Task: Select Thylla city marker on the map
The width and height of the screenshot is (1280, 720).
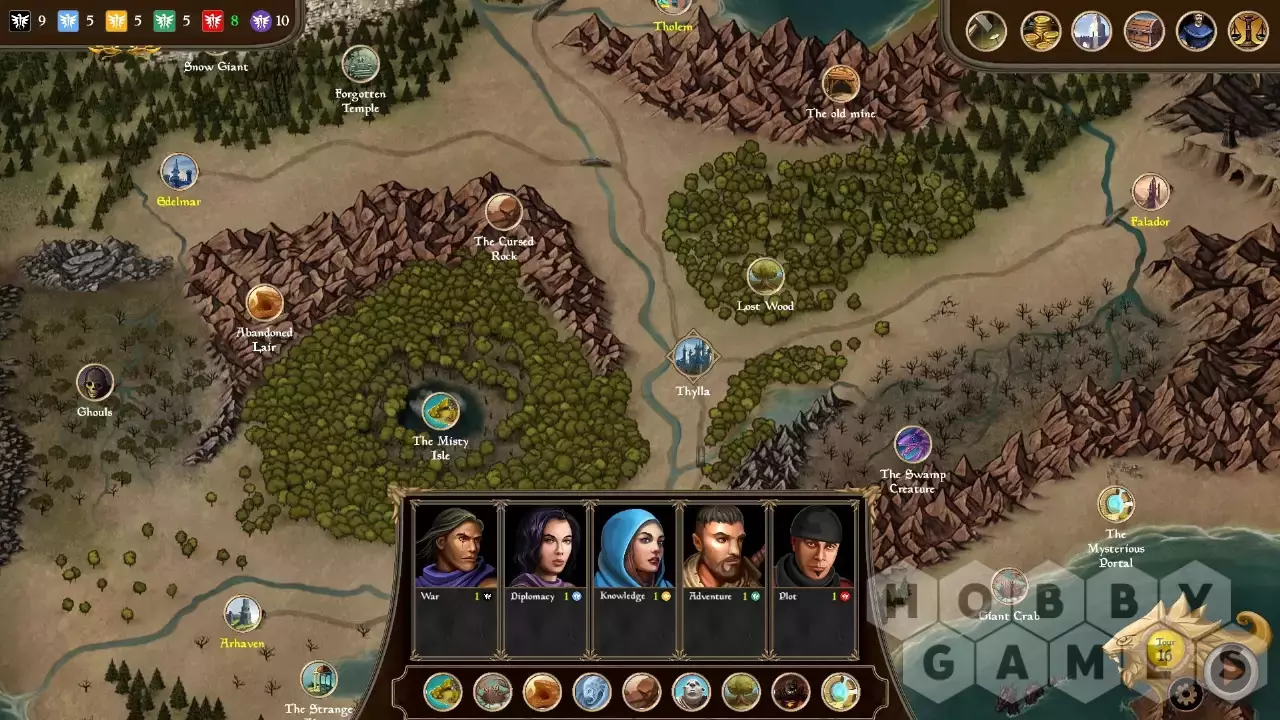Action: tap(692, 356)
